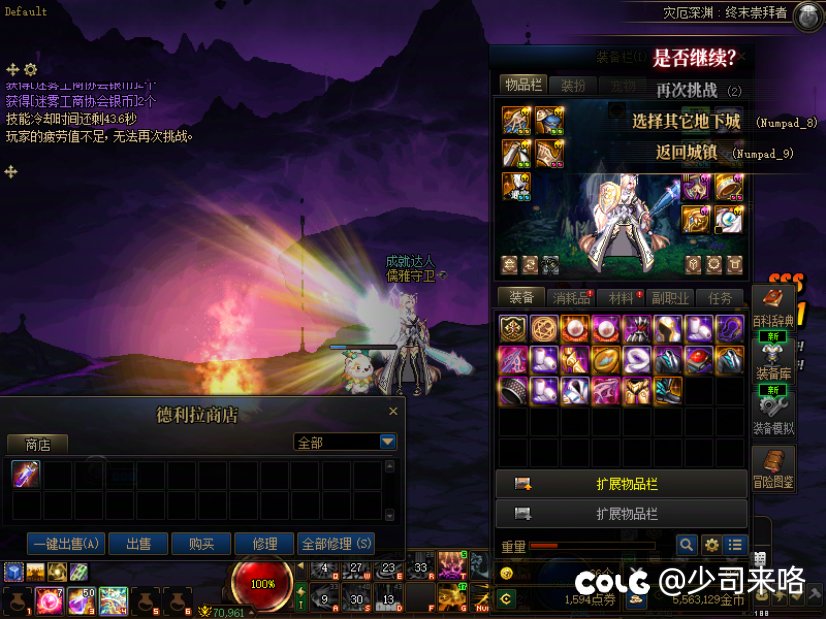Screen dimensions: 826x619
Task: Switch to the 材料 materials tab
Action: coord(621,298)
